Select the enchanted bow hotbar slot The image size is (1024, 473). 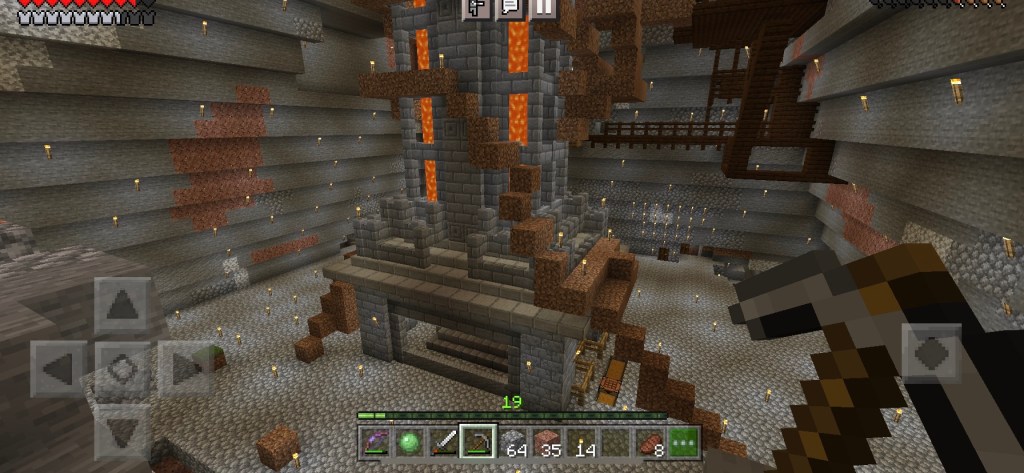(x=373, y=443)
